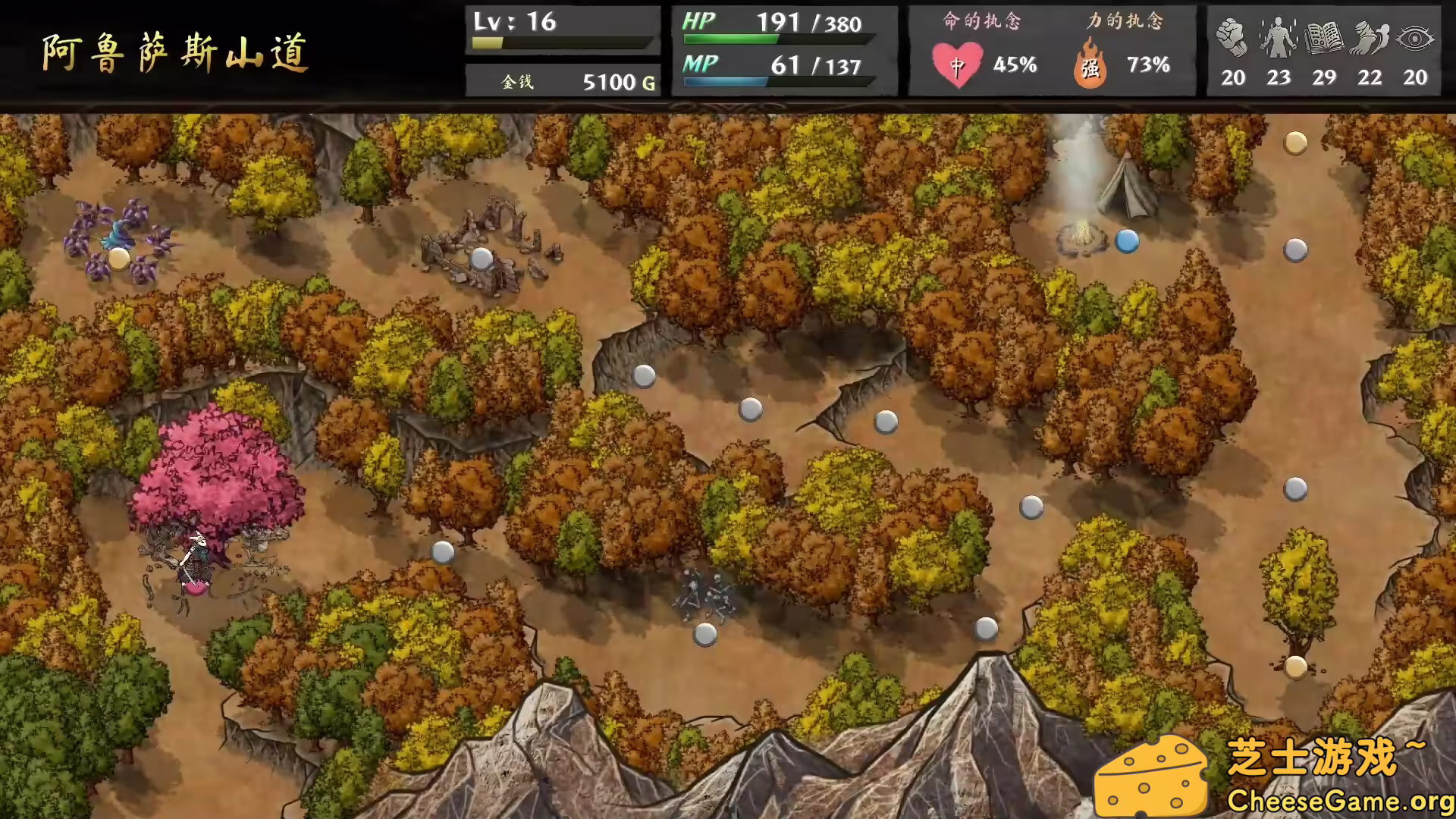Viewport: 1456px width, 819px height.
Task: Pick the gold node under the lone yellow tree
Action: click(1295, 667)
